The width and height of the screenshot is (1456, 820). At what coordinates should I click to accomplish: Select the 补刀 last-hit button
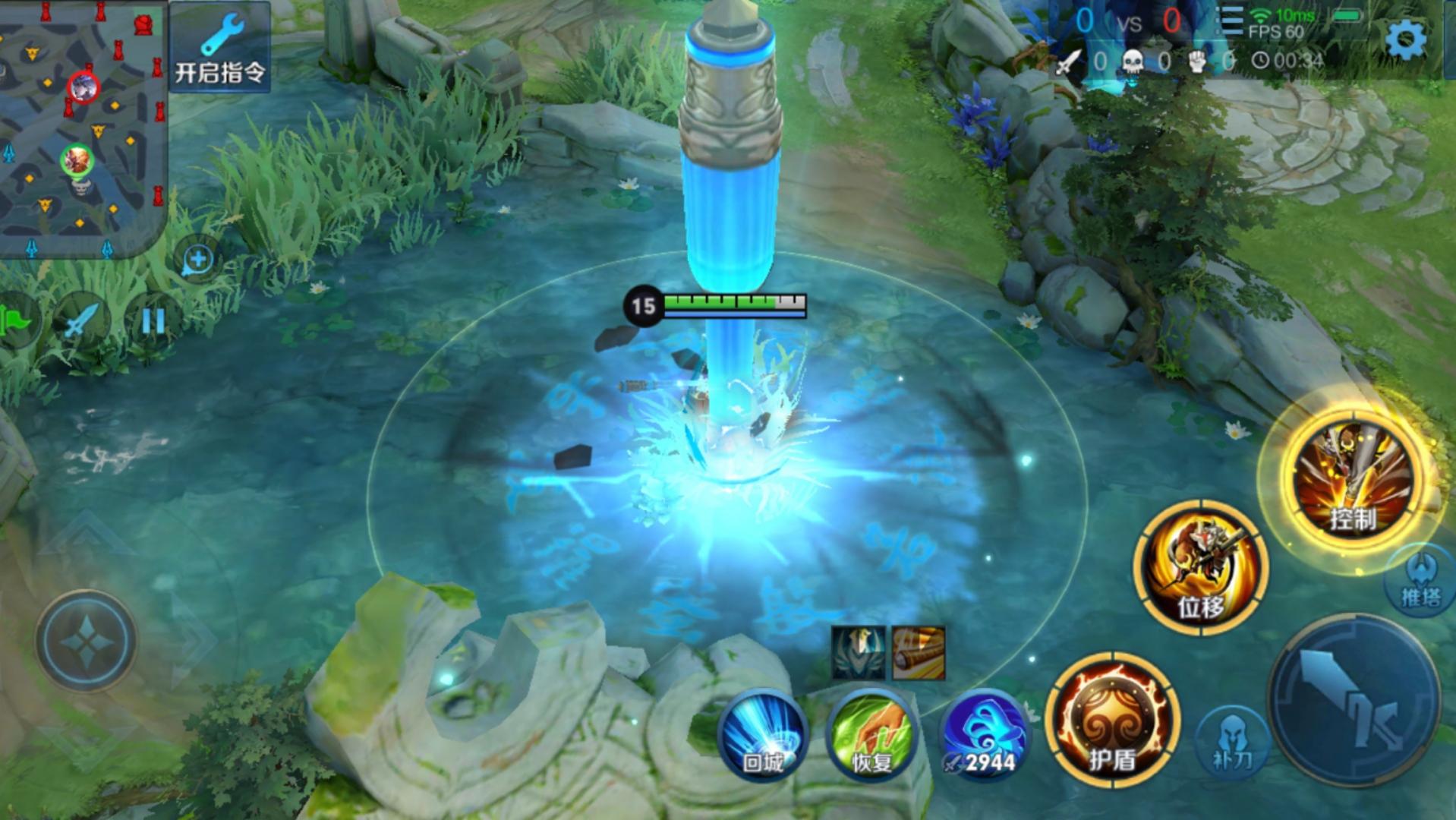click(1231, 740)
